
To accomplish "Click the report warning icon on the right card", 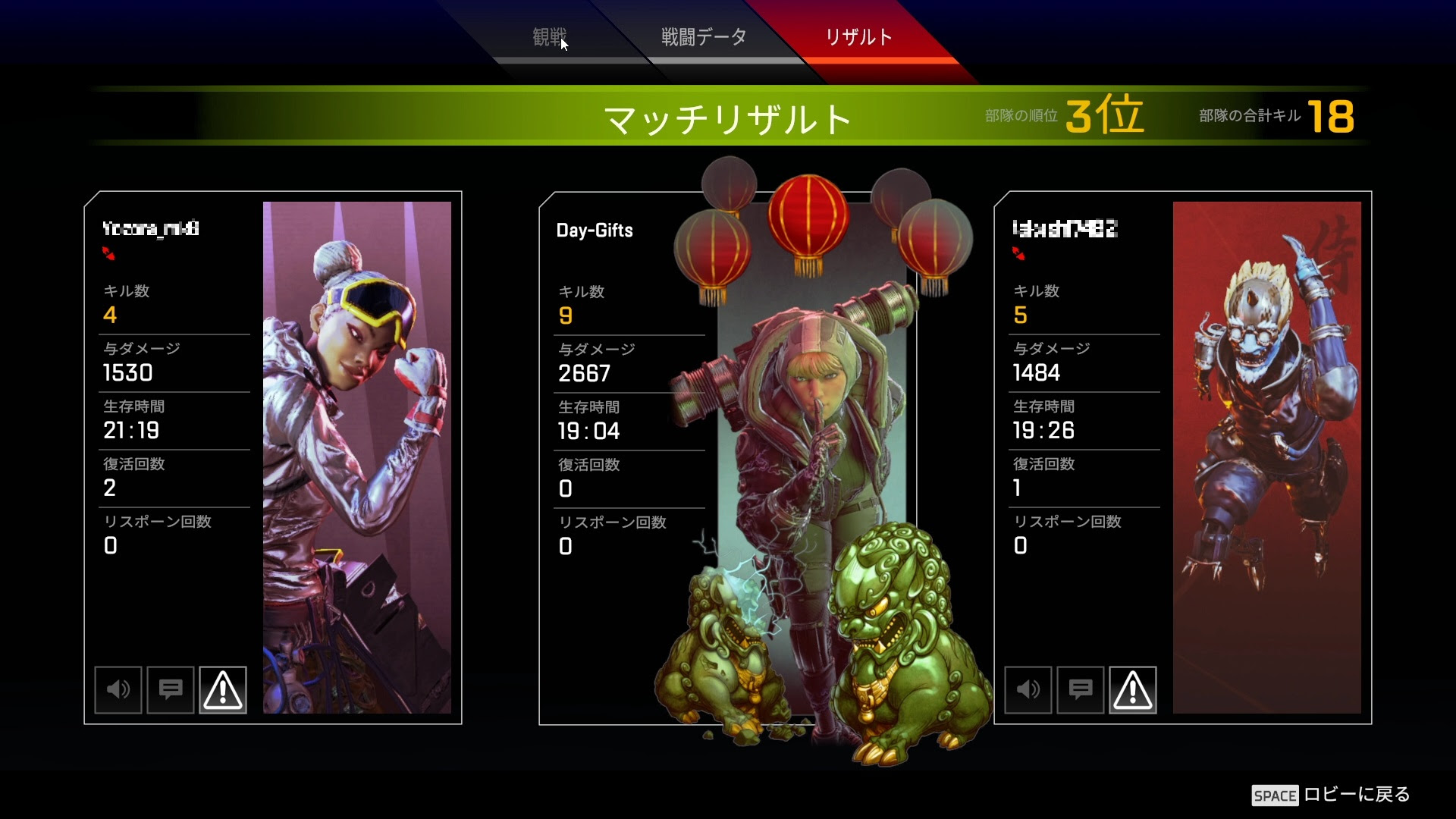I will click(x=1133, y=690).
